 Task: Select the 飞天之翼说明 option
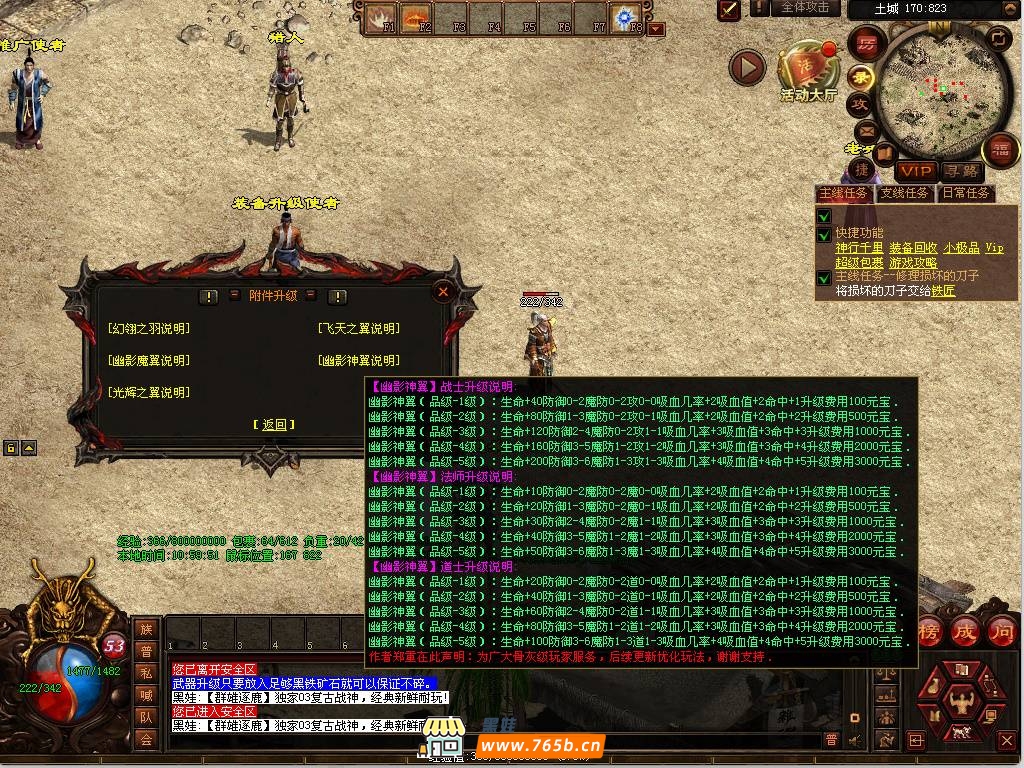tap(358, 329)
